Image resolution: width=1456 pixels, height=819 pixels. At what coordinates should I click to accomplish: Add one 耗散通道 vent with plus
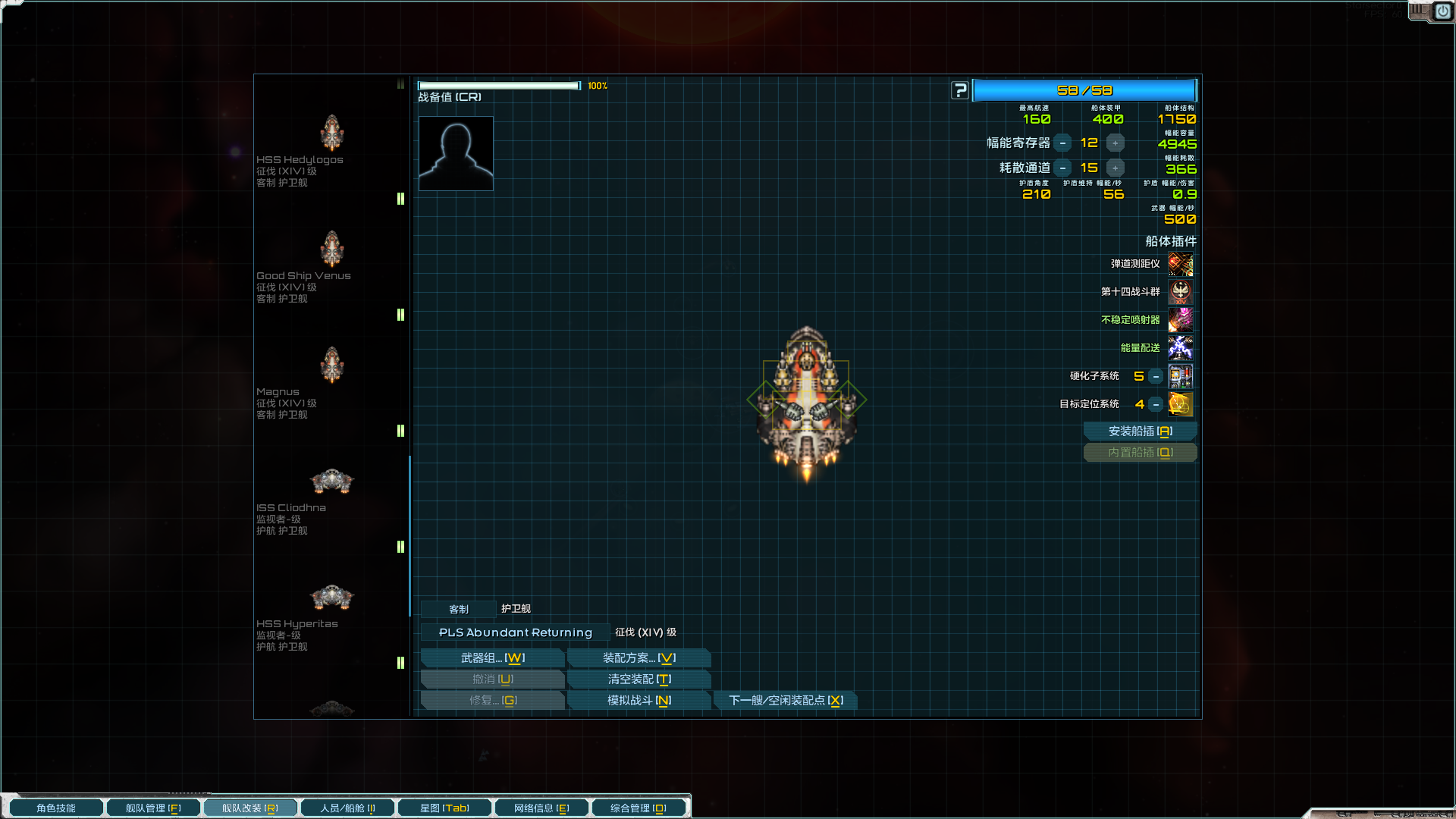click(x=1115, y=168)
